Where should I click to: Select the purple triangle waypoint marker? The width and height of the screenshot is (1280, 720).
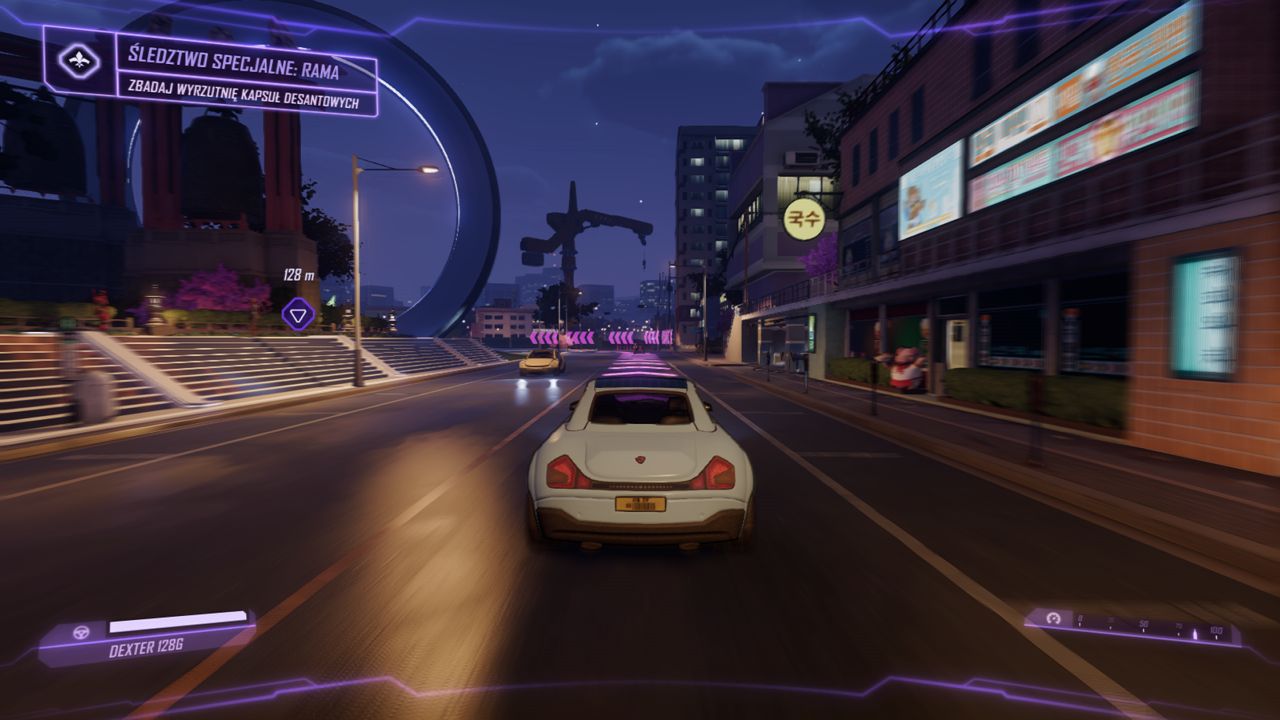(298, 314)
